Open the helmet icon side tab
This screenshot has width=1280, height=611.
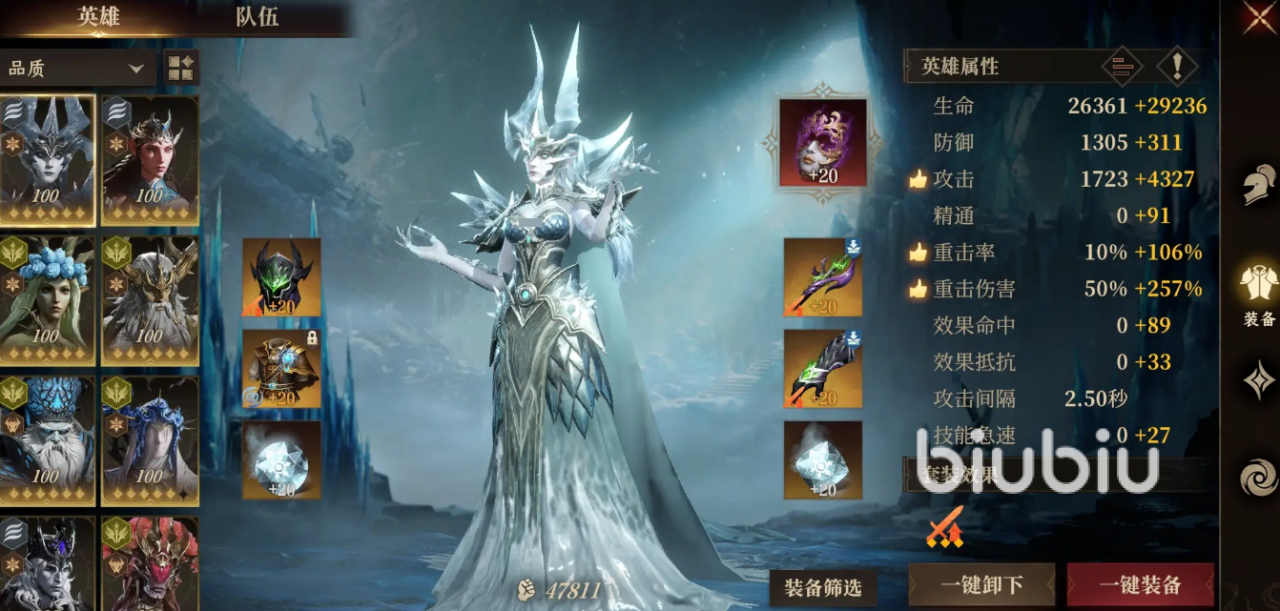pyautogui.click(x=1259, y=186)
